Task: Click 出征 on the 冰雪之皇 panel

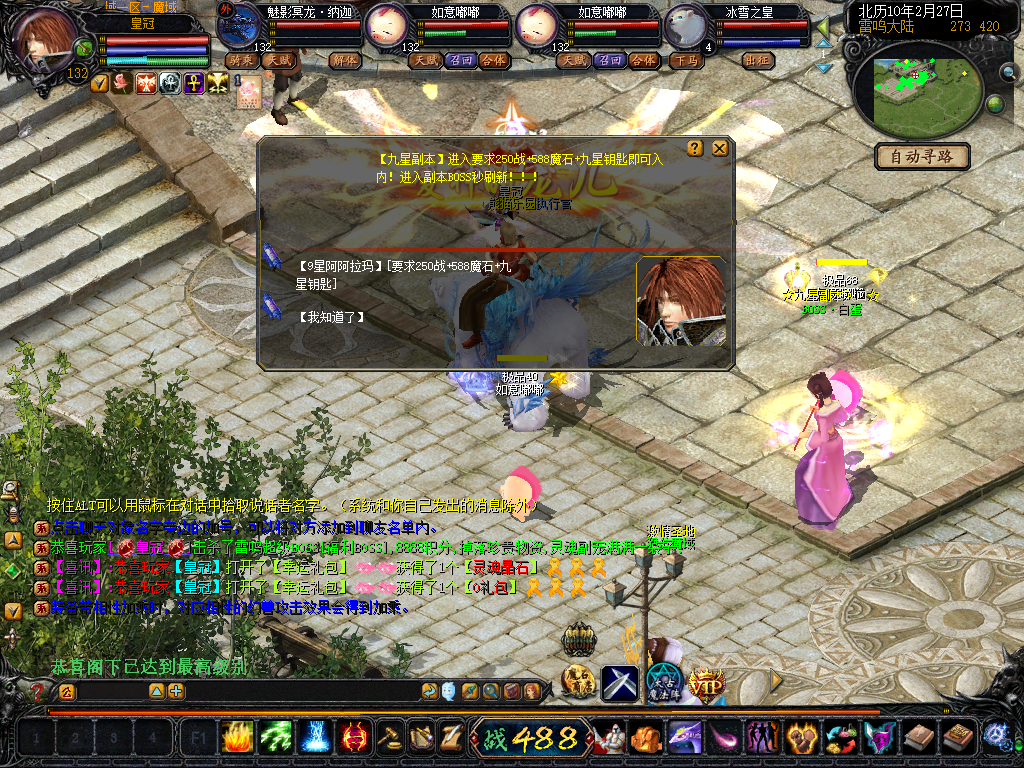Action: click(759, 60)
